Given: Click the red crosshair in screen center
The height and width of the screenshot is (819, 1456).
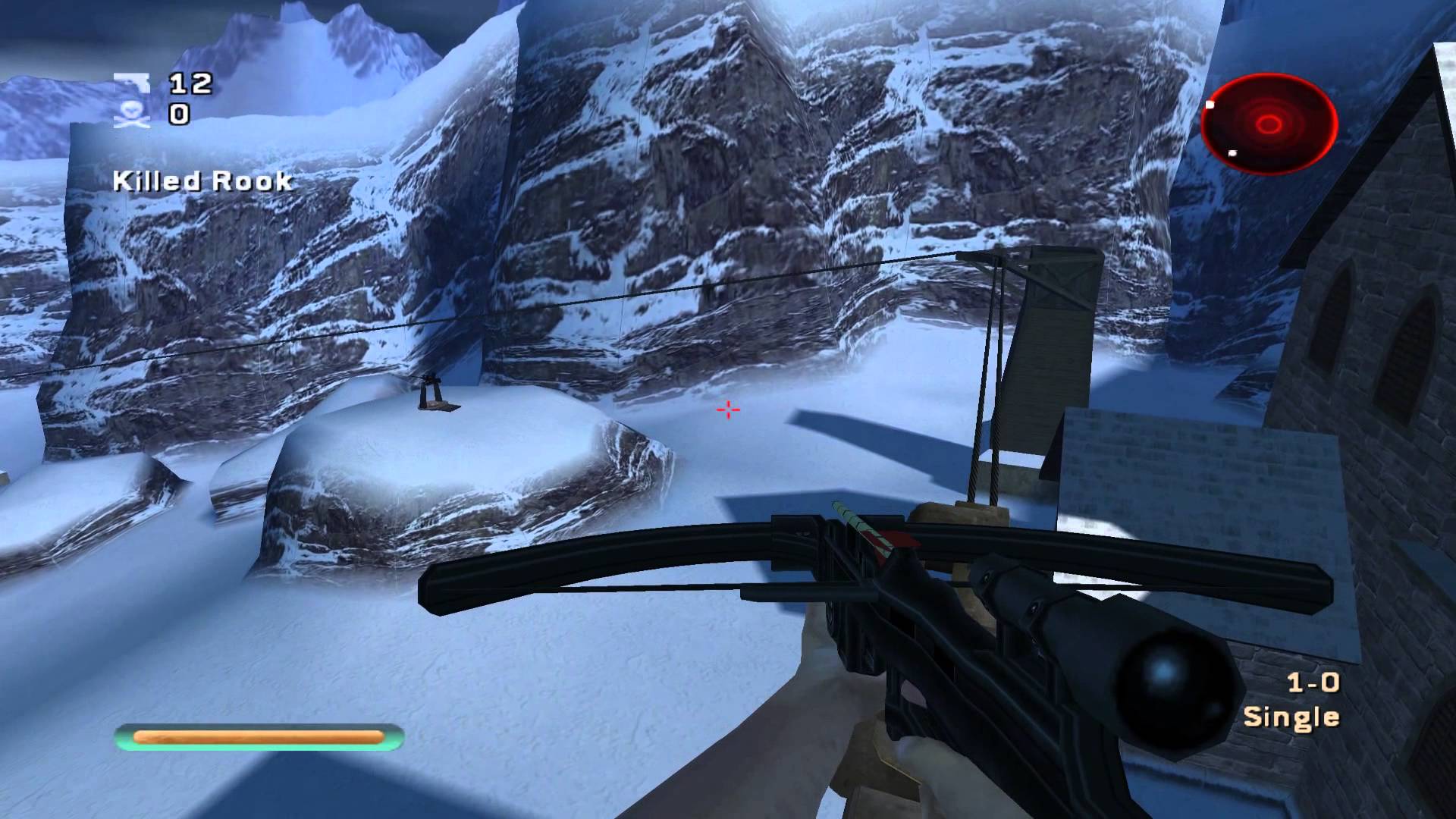Looking at the screenshot, I should click(726, 409).
